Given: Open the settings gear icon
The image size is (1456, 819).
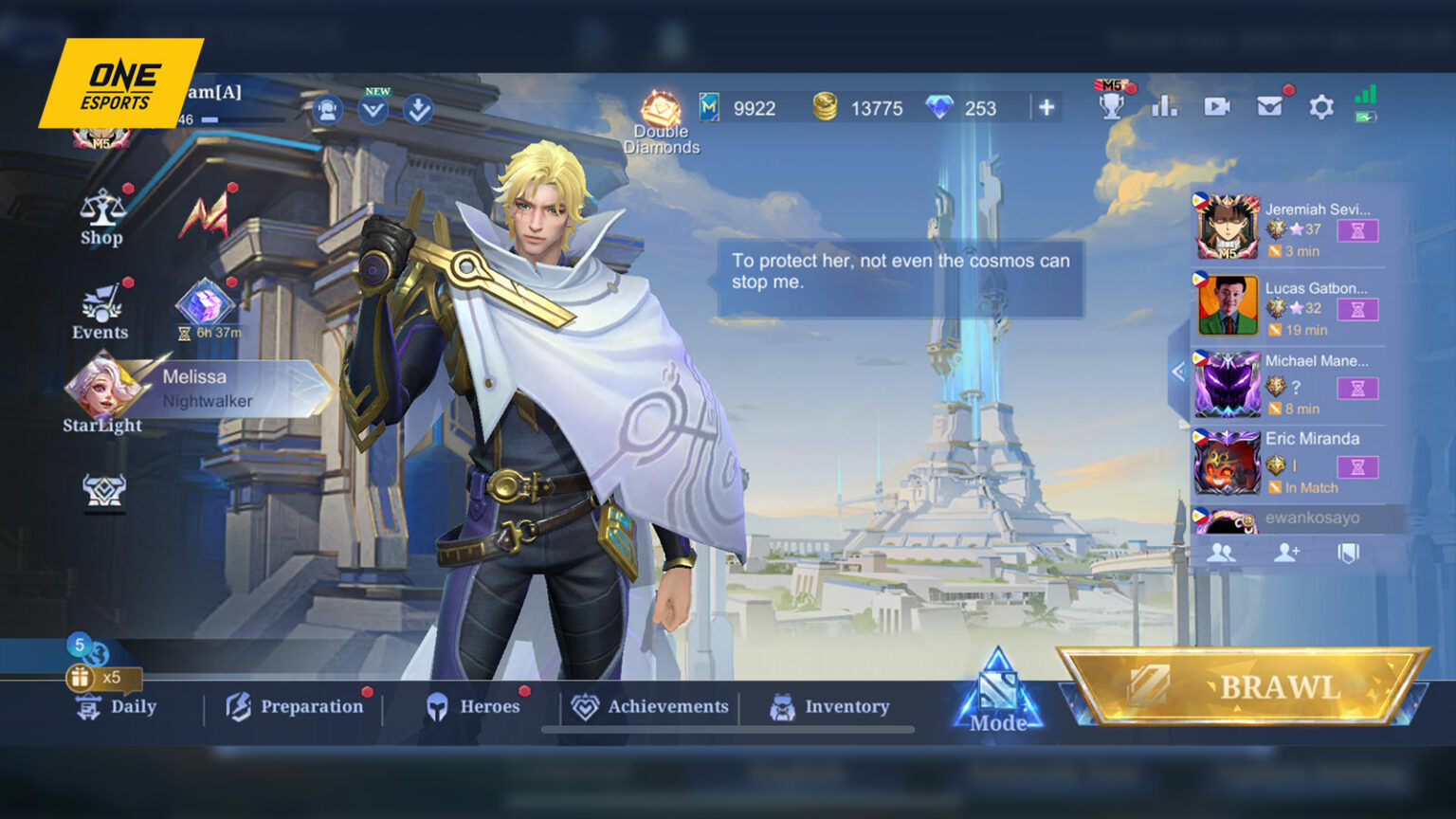Looking at the screenshot, I should (x=1320, y=107).
